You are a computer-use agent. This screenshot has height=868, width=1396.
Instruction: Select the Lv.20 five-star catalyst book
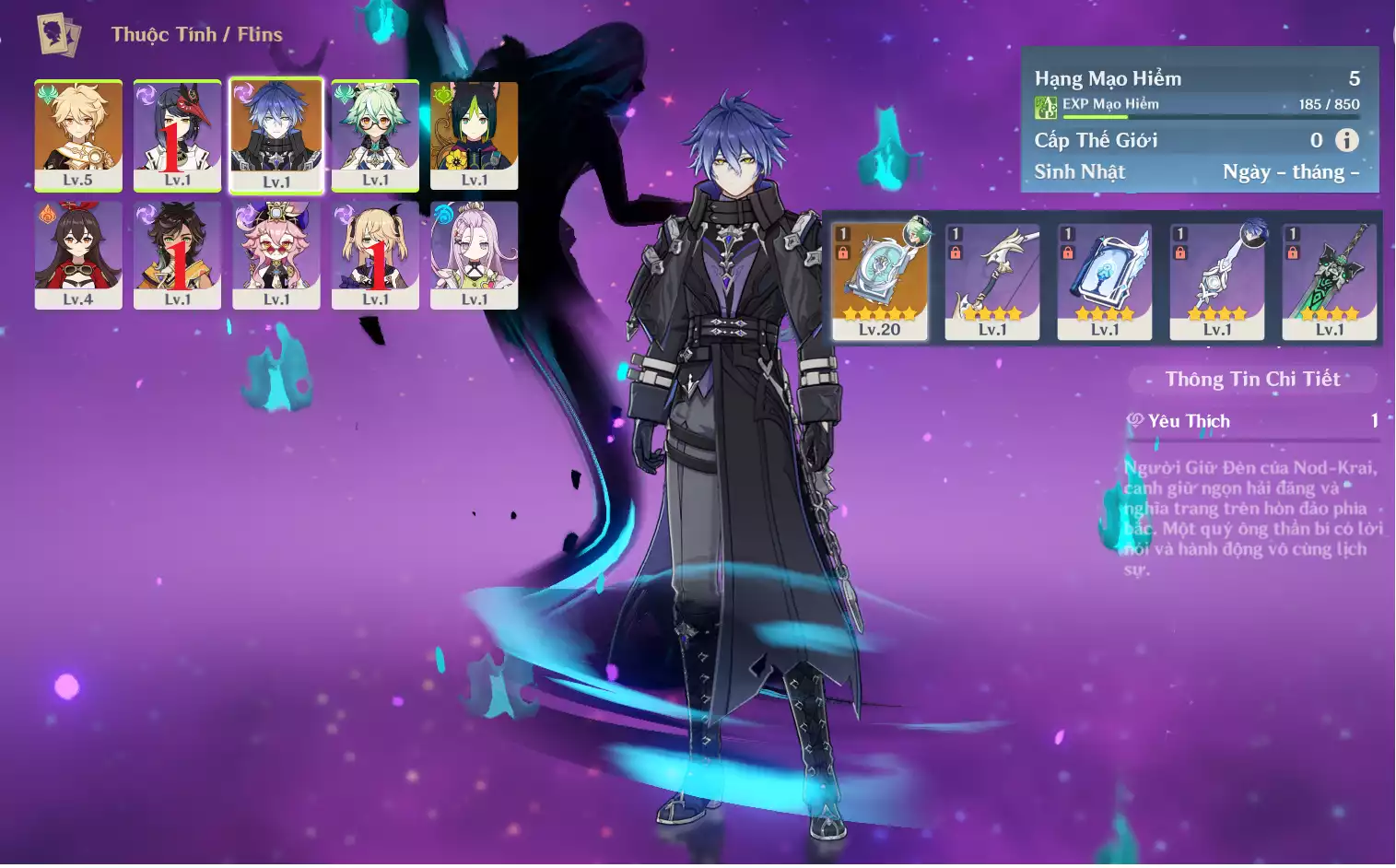coord(880,280)
